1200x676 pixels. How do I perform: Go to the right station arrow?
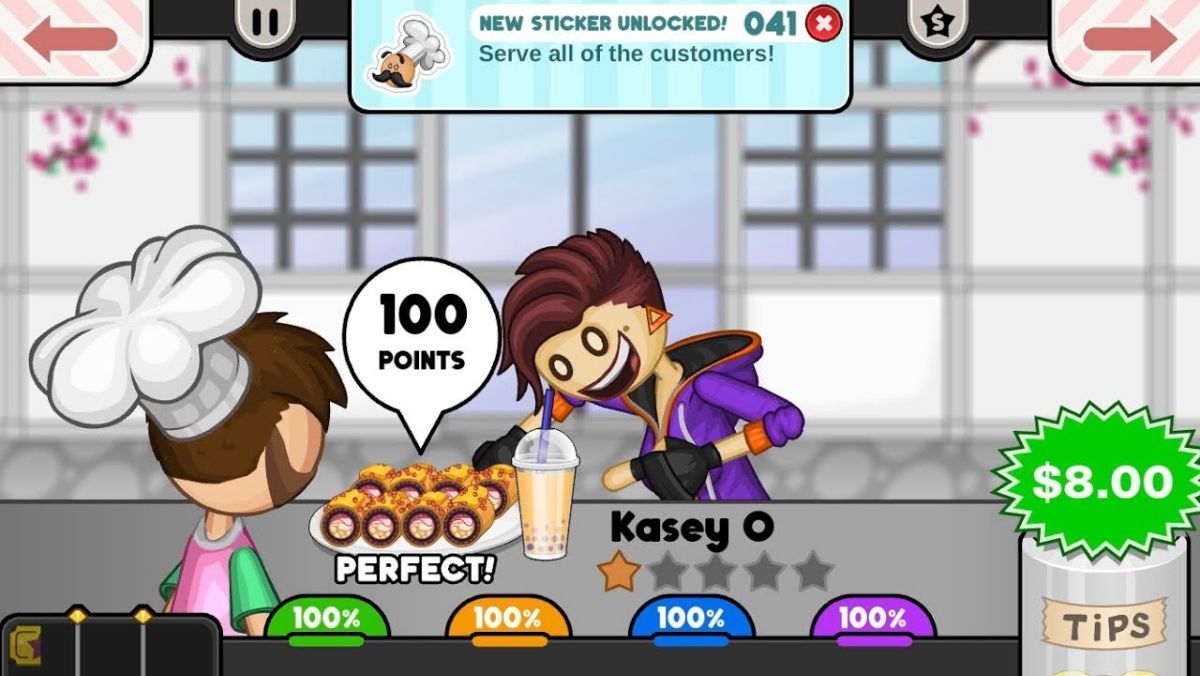[x=1129, y=38]
